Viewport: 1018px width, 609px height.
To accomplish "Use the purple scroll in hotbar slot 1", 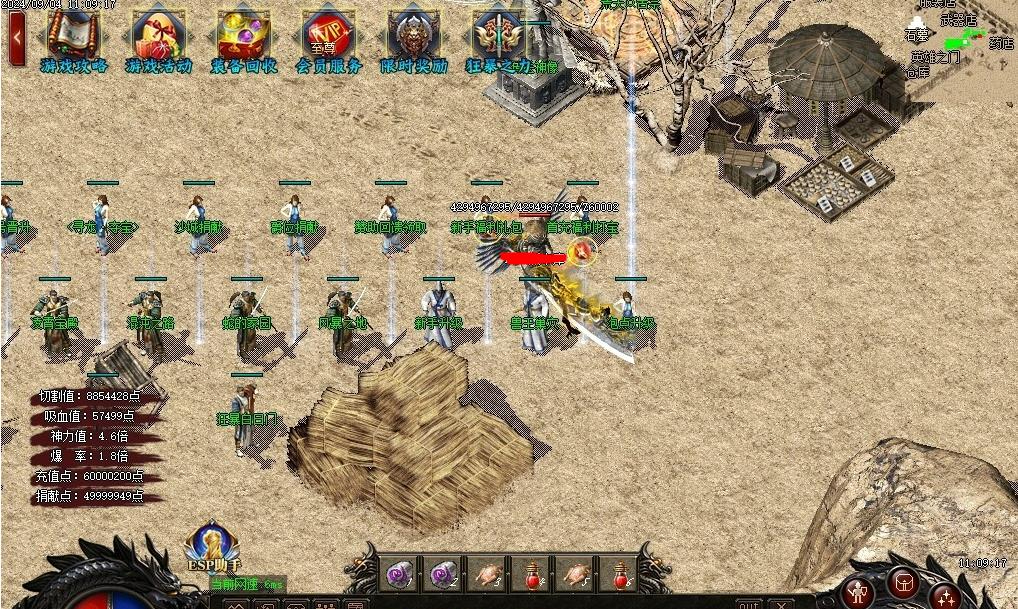I will pos(399,574).
